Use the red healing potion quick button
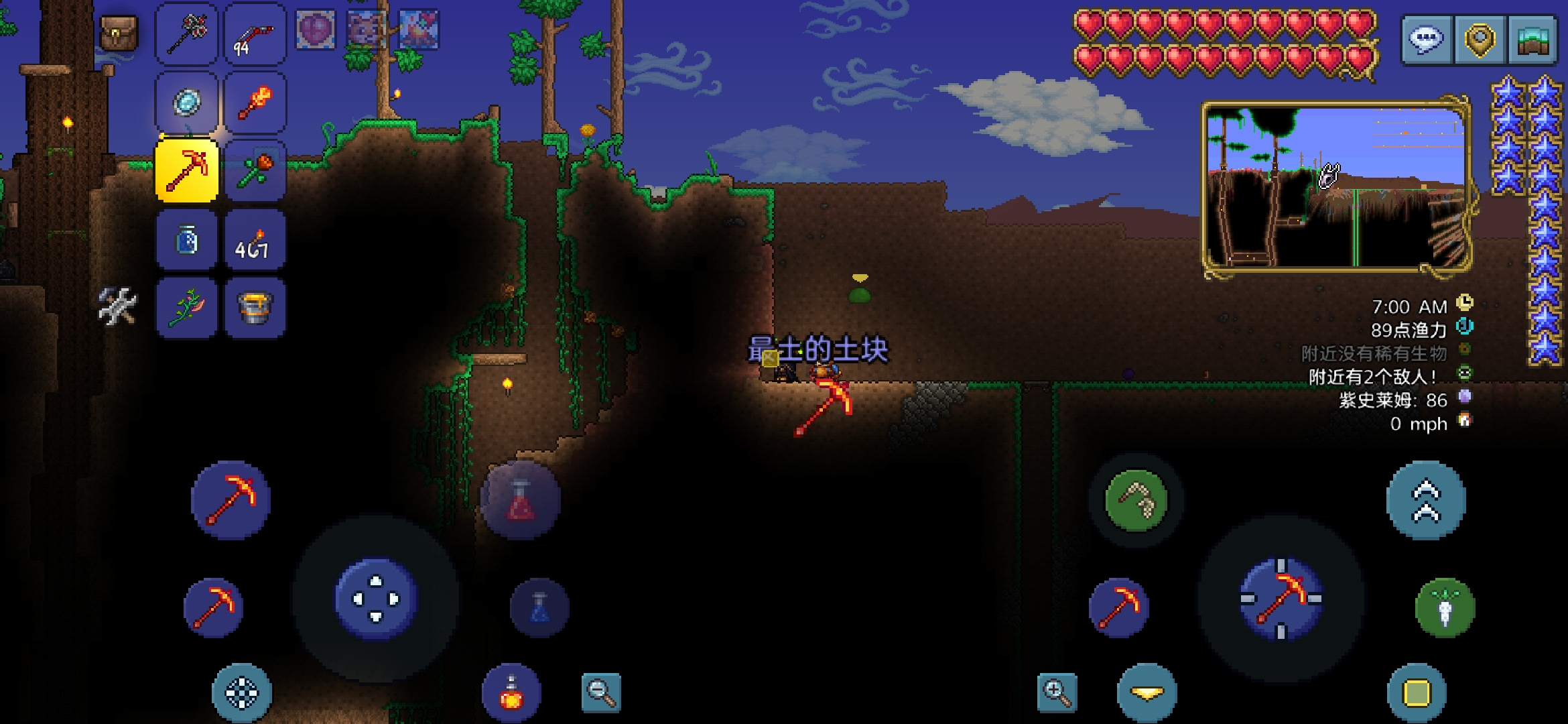The width and height of the screenshot is (1568, 724). (x=521, y=501)
